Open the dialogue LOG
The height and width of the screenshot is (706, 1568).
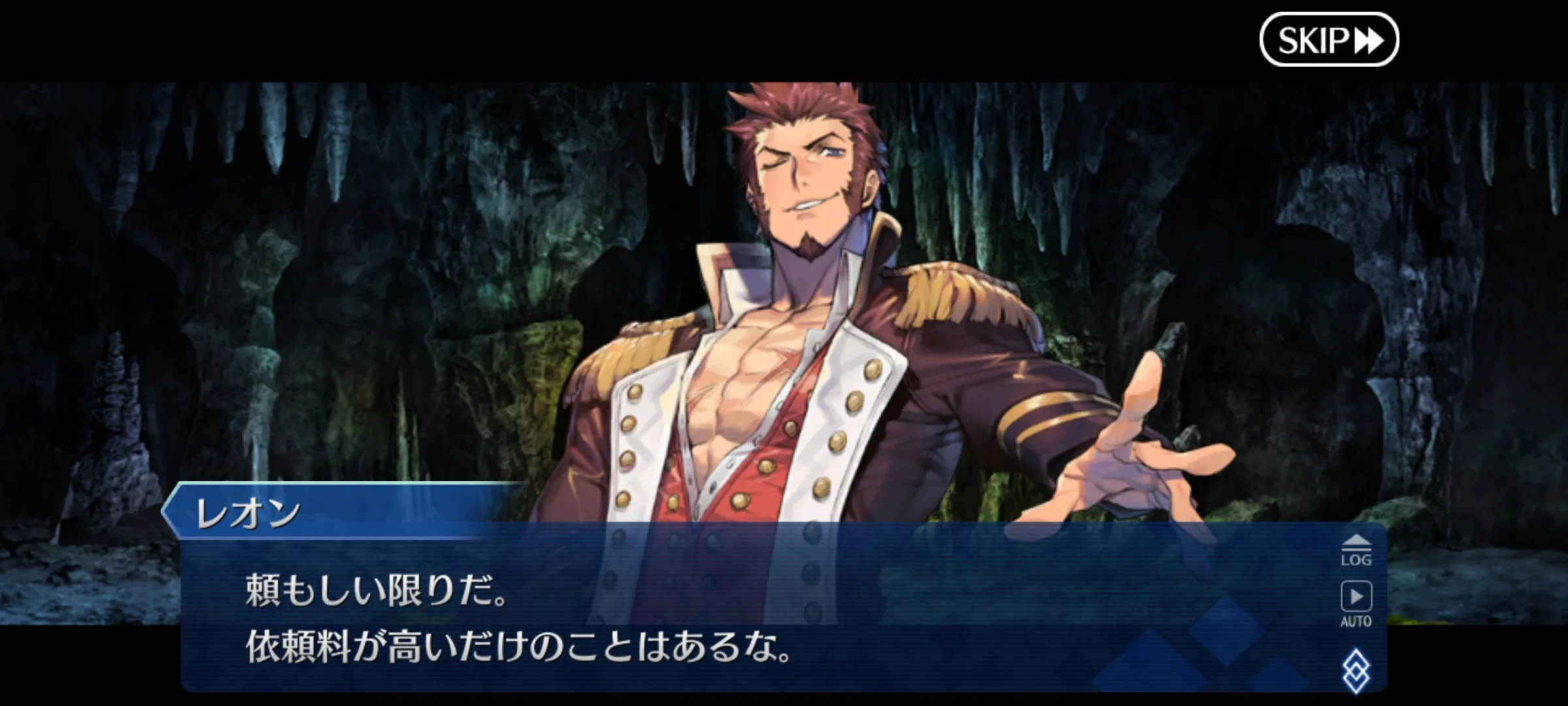(x=1356, y=550)
